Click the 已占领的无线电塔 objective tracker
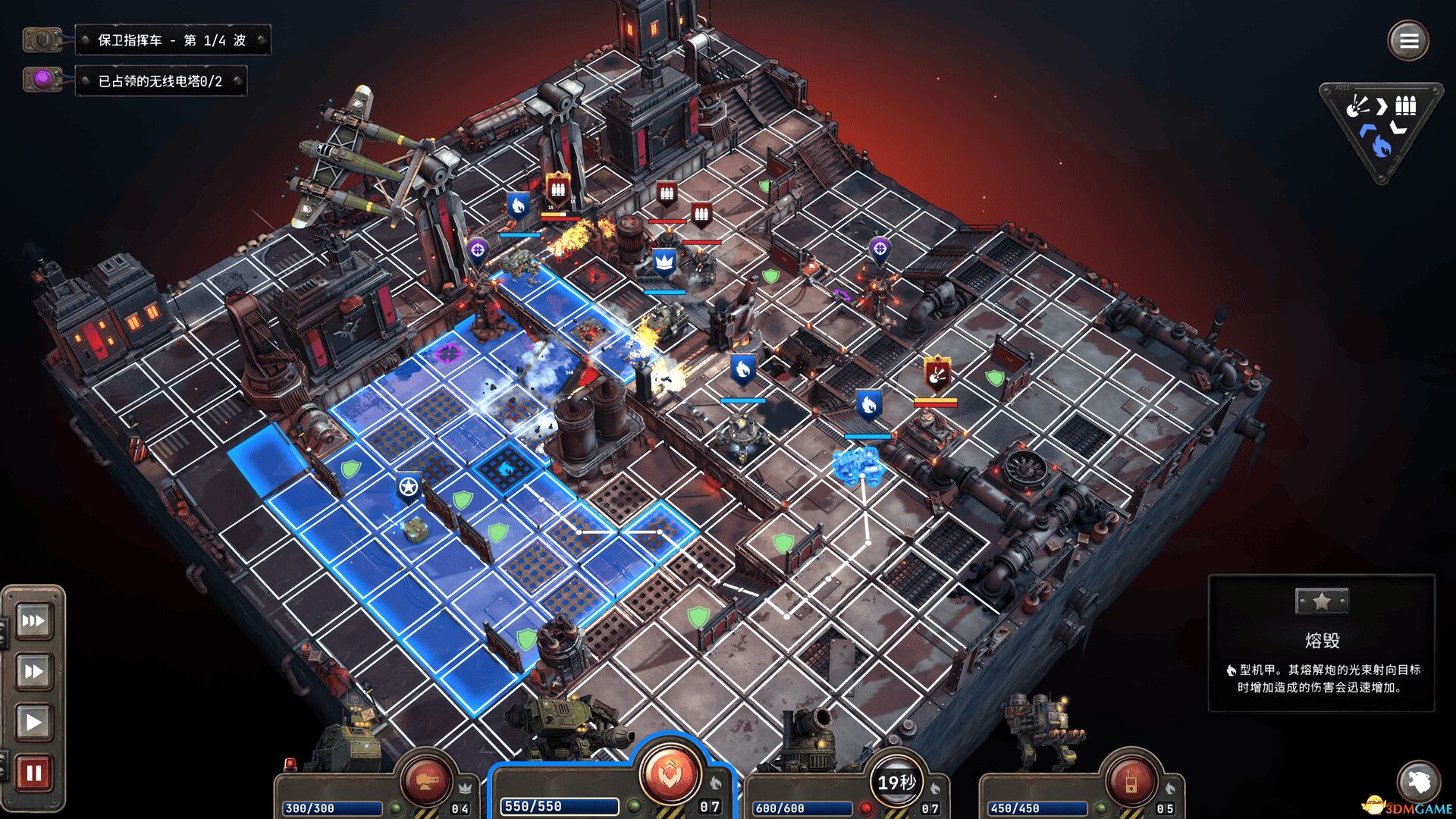The image size is (1456, 819). (x=160, y=81)
